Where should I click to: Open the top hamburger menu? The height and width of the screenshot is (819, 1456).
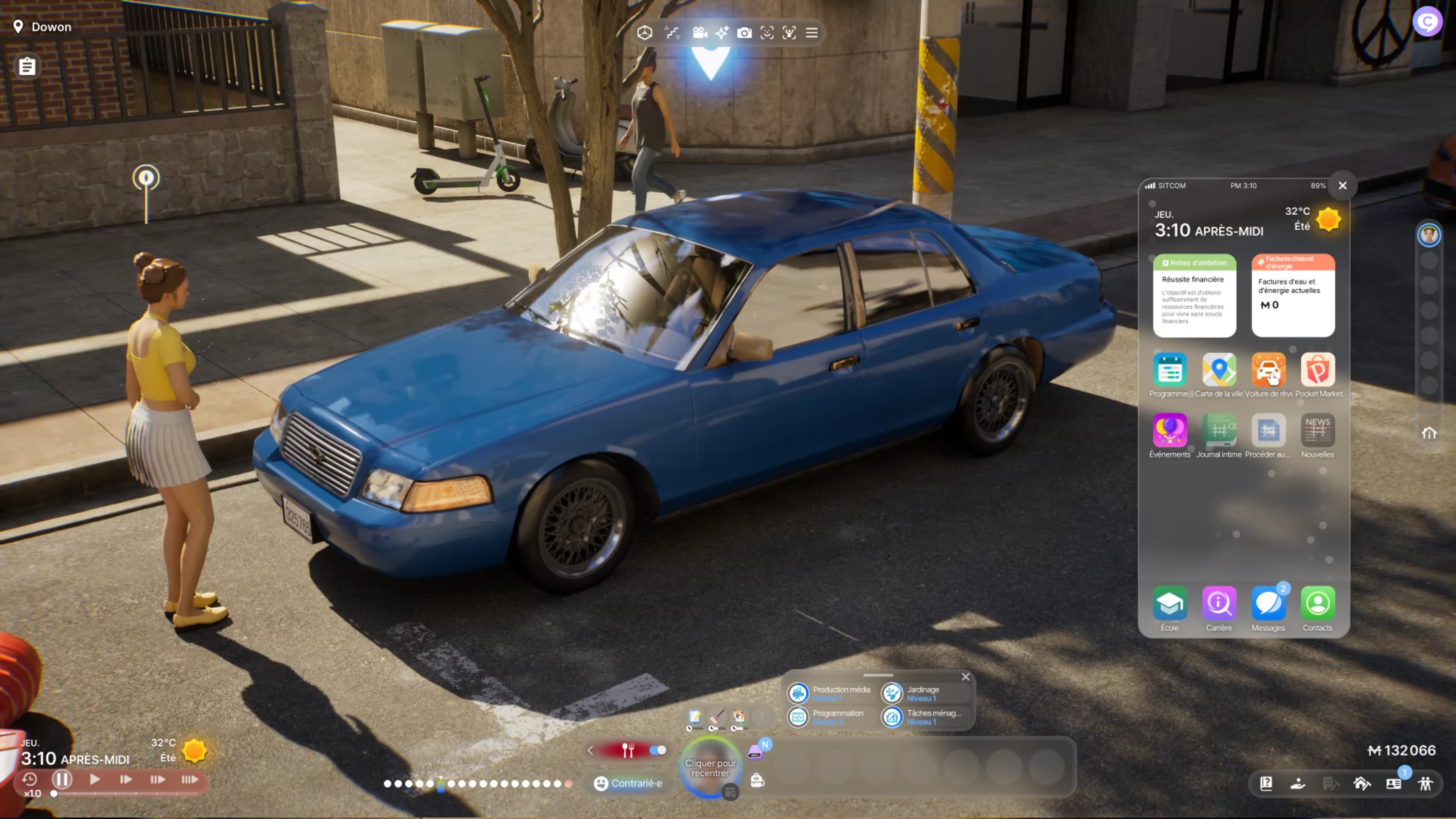(812, 33)
